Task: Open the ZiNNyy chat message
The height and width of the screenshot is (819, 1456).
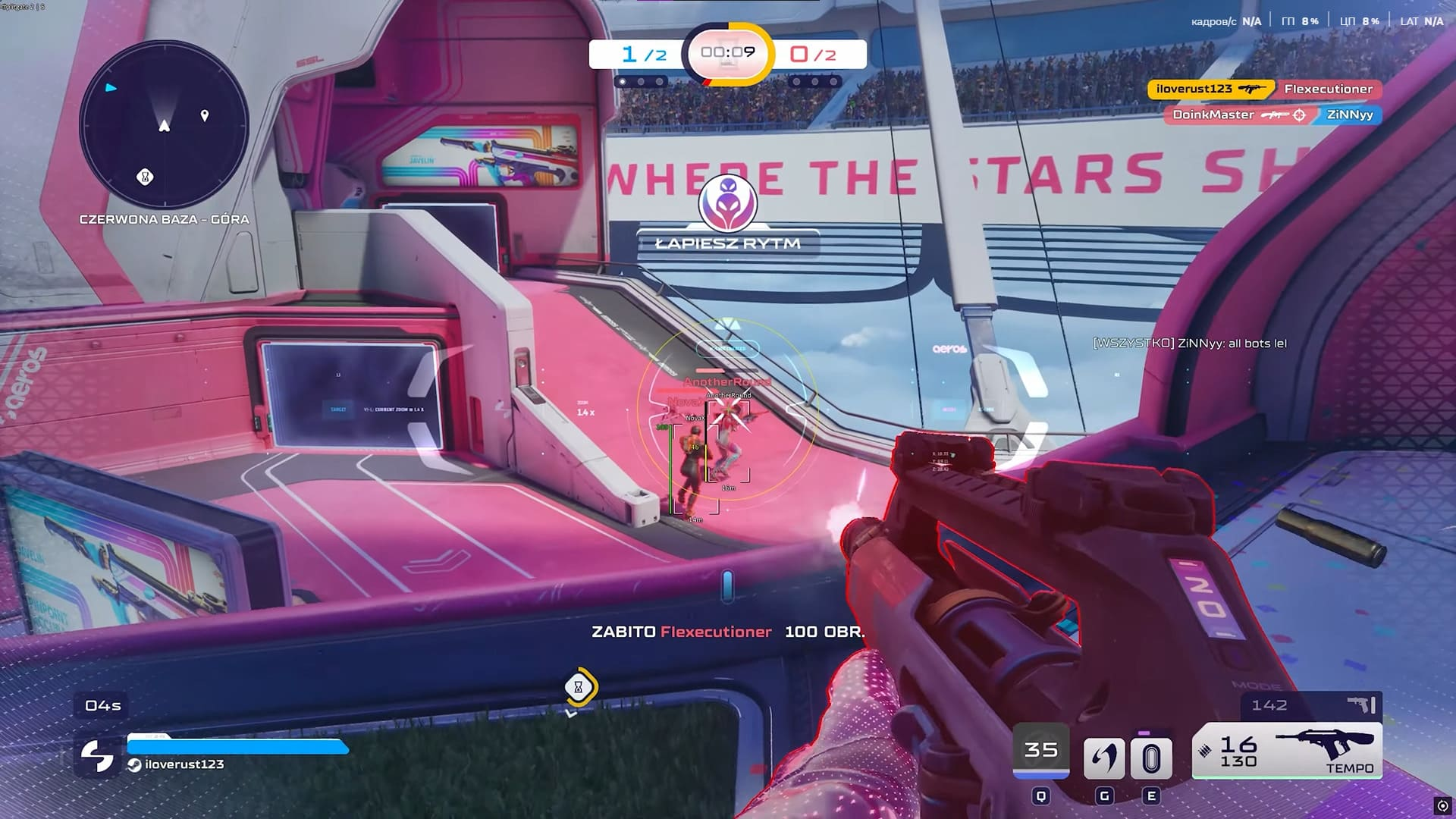Action: [x=1189, y=344]
